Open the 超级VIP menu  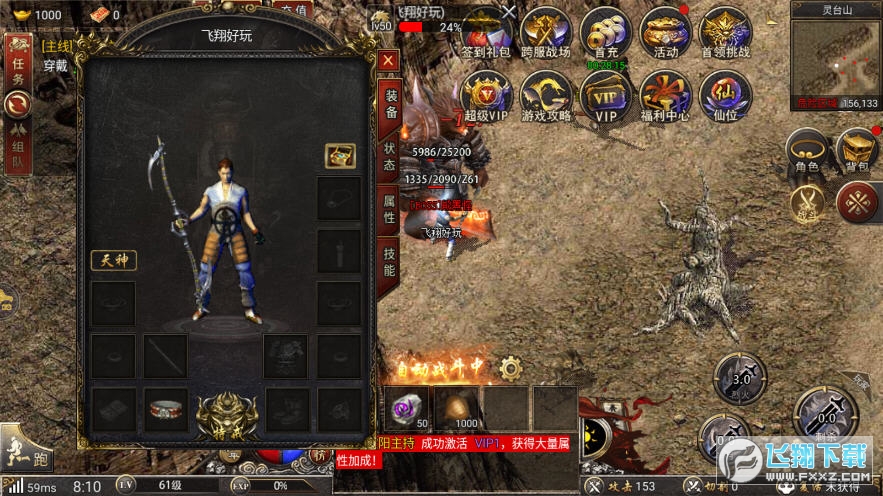pyautogui.click(x=487, y=96)
